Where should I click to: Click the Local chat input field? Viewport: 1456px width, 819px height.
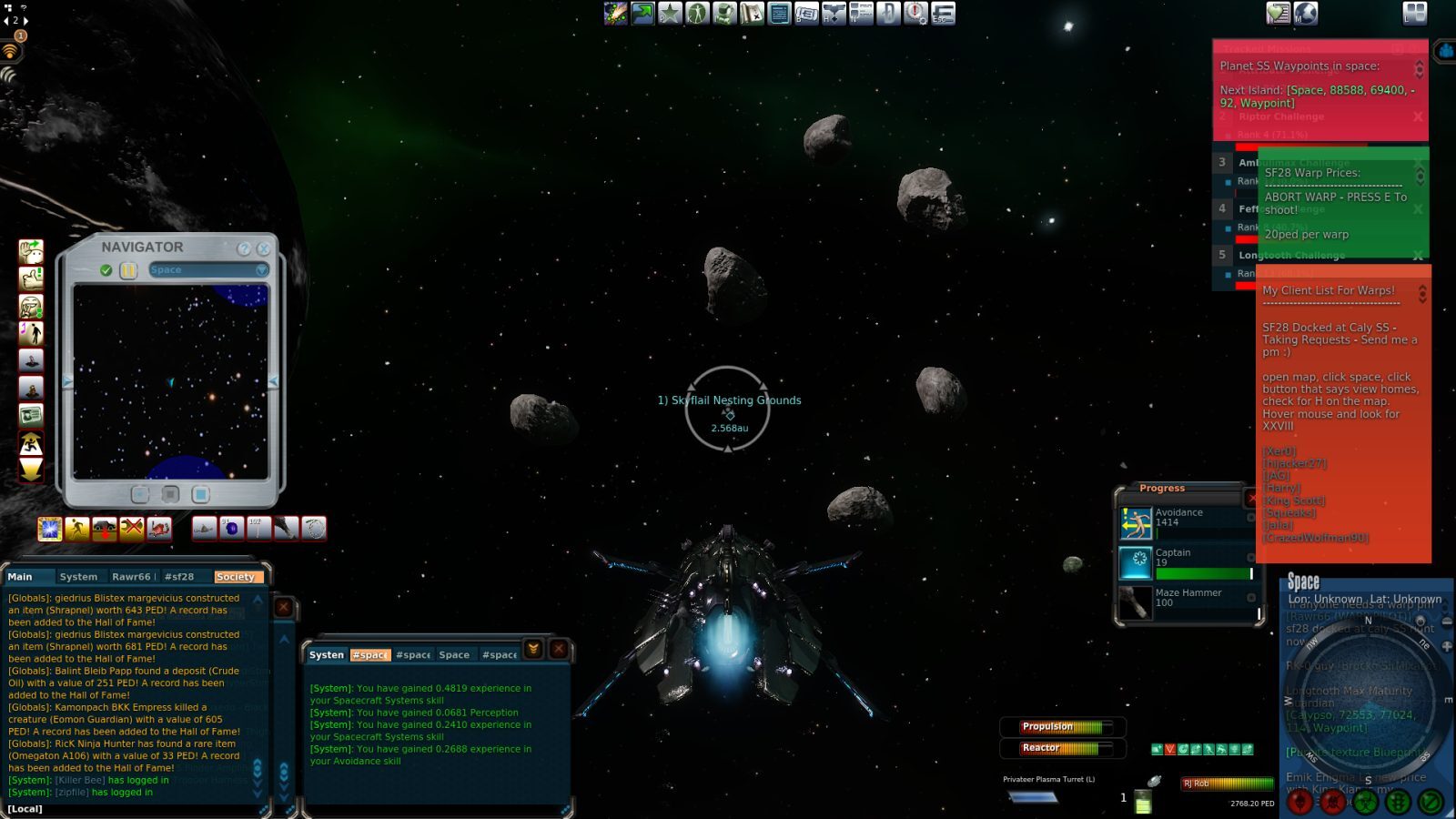click(136, 808)
